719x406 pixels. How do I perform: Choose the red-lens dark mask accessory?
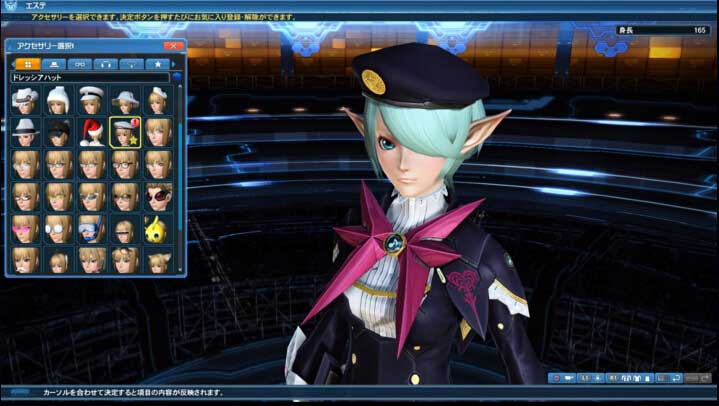click(x=157, y=195)
